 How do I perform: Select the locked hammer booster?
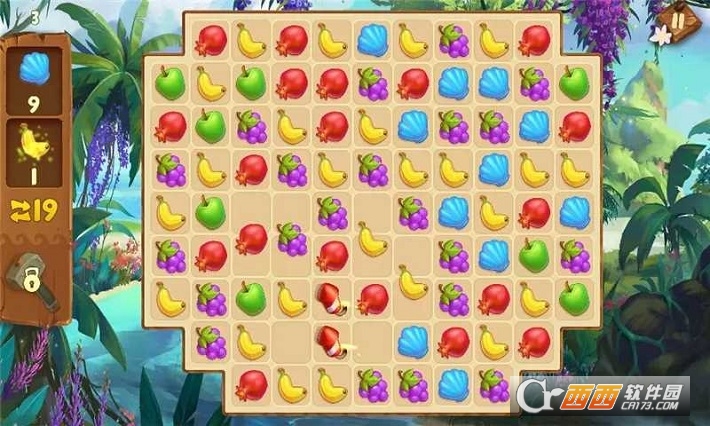31,274
